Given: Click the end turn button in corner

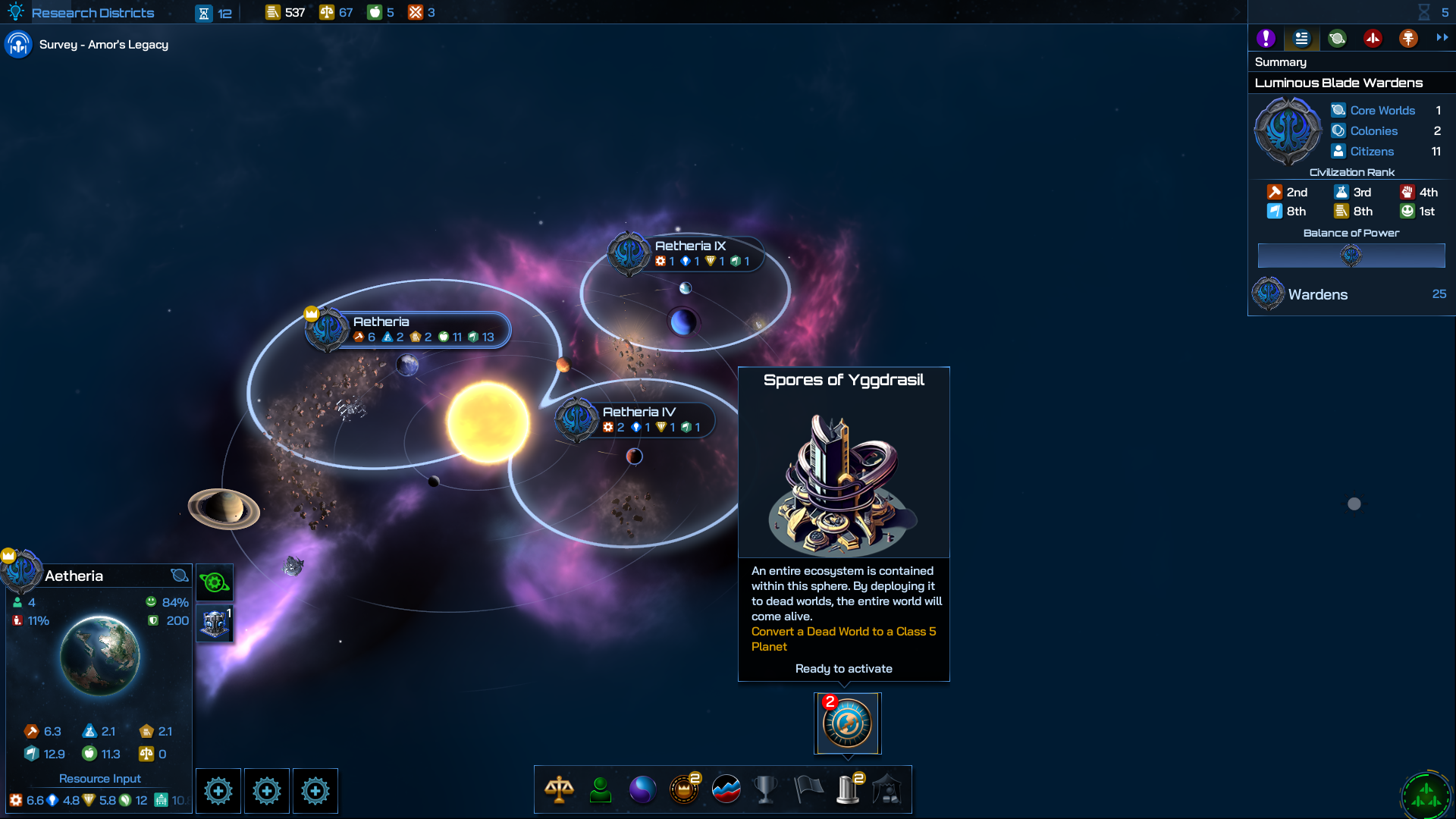Looking at the screenshot, I should 1426,795.
